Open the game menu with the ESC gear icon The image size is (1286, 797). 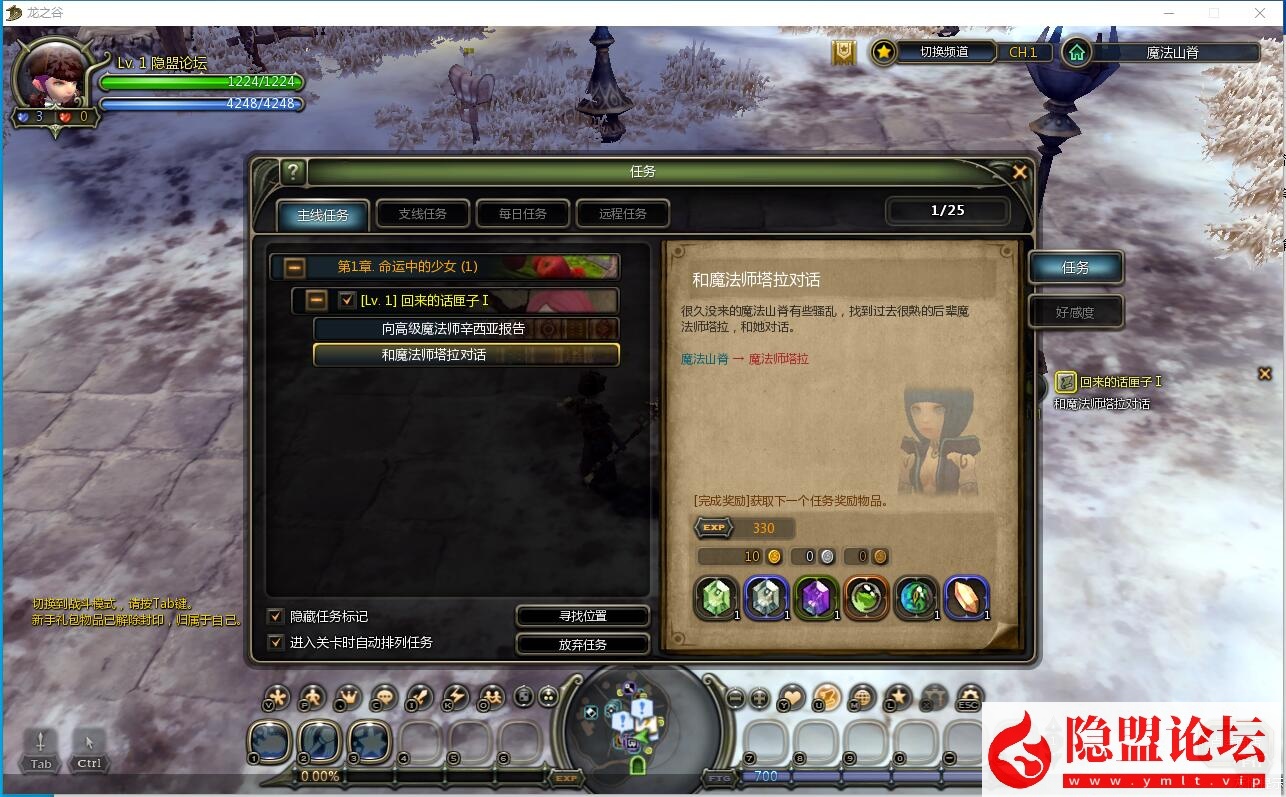pos(968,697)
